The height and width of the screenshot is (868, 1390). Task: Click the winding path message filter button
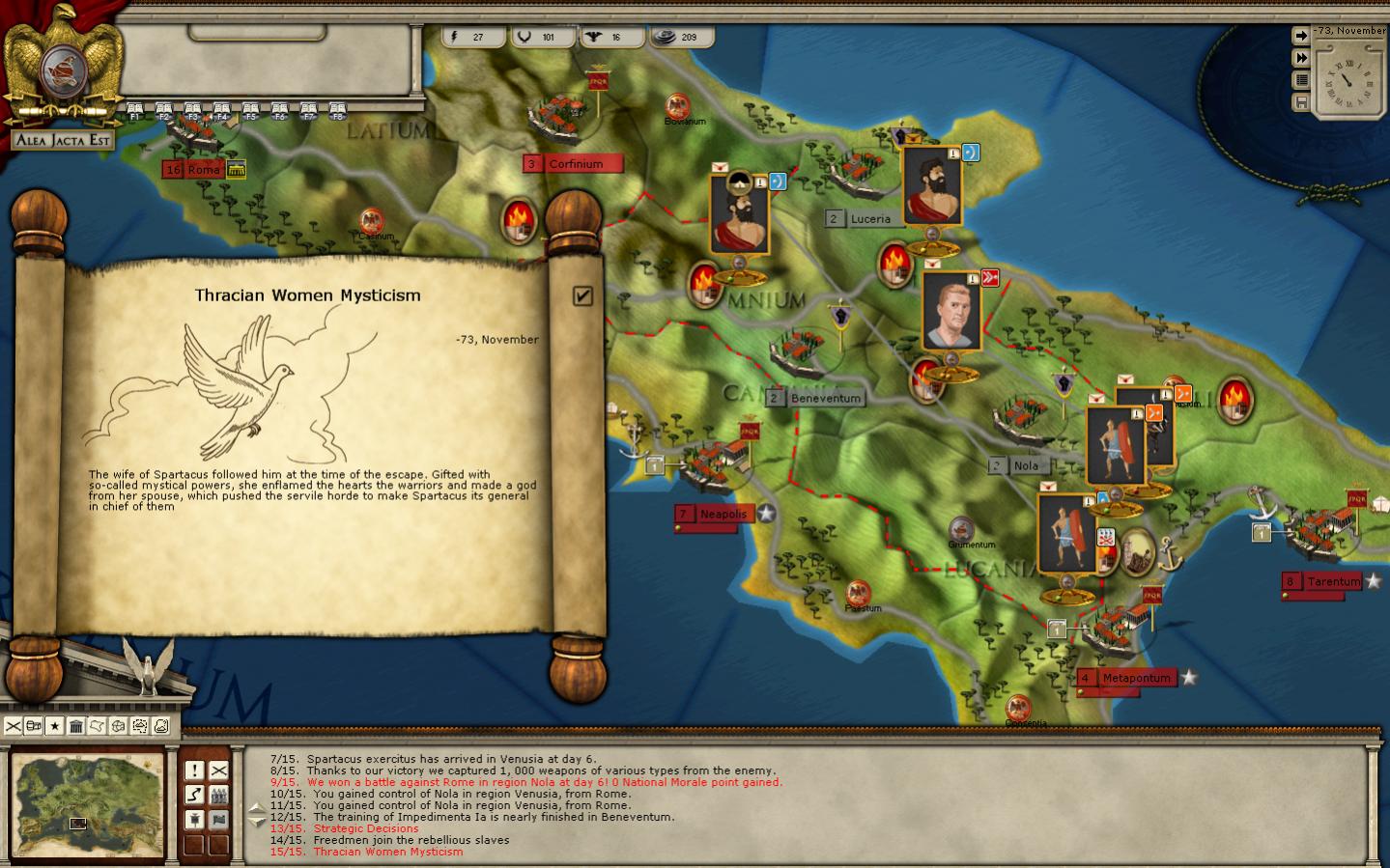pyautogui.click(x=194, y=794)
